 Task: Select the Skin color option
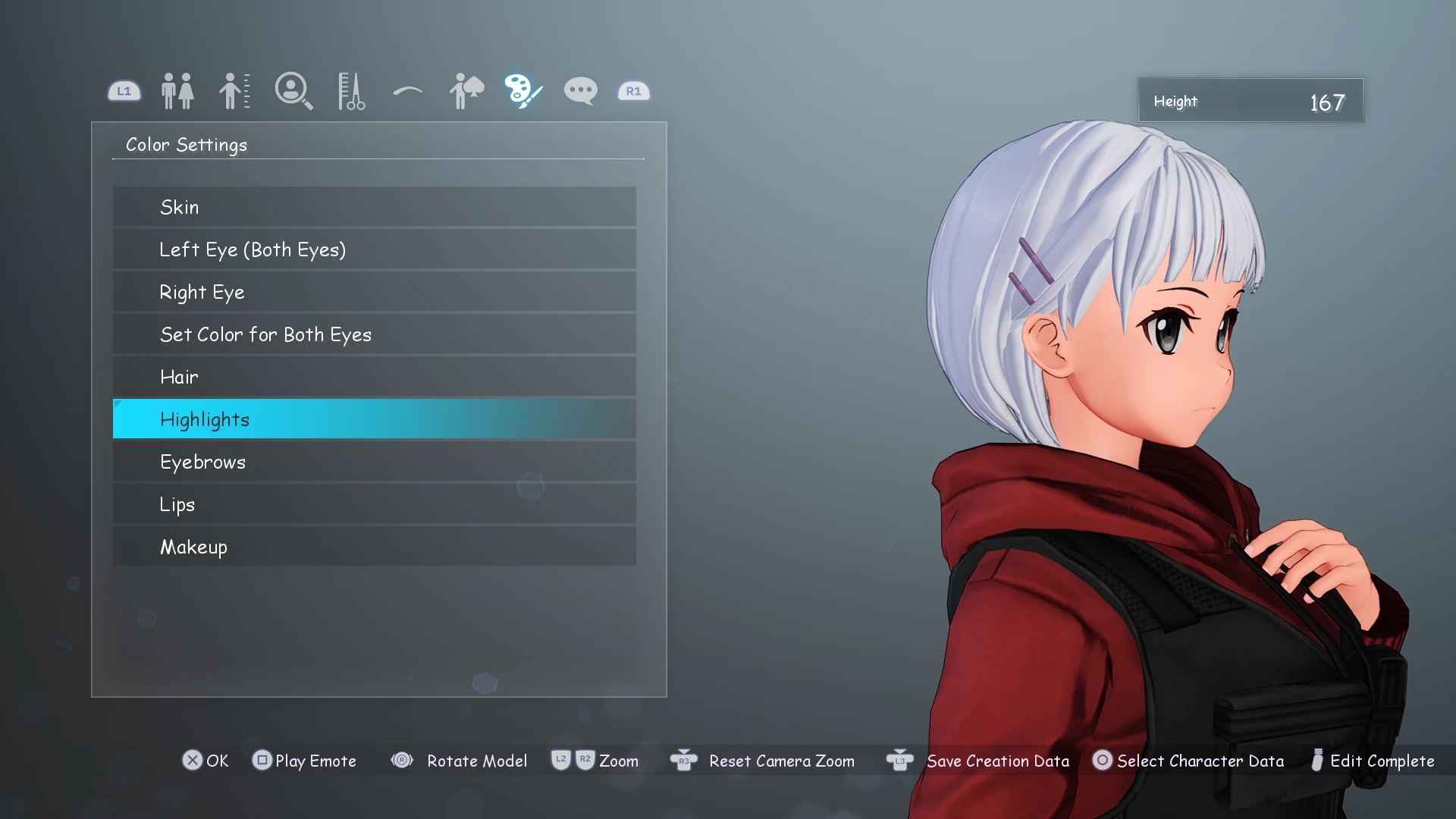click(374, 207)
